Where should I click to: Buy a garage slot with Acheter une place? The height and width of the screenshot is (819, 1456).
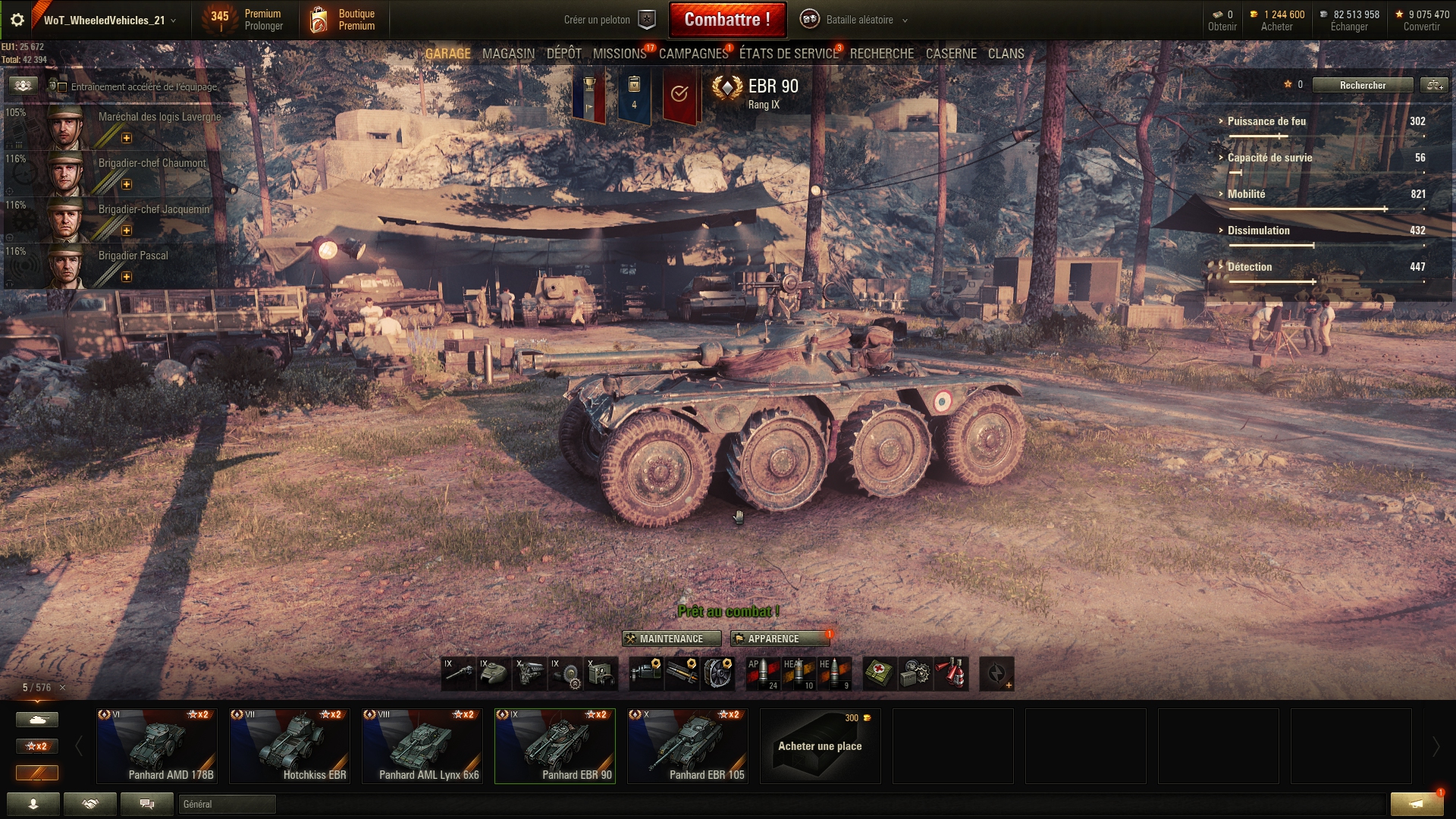pos(820,745)
